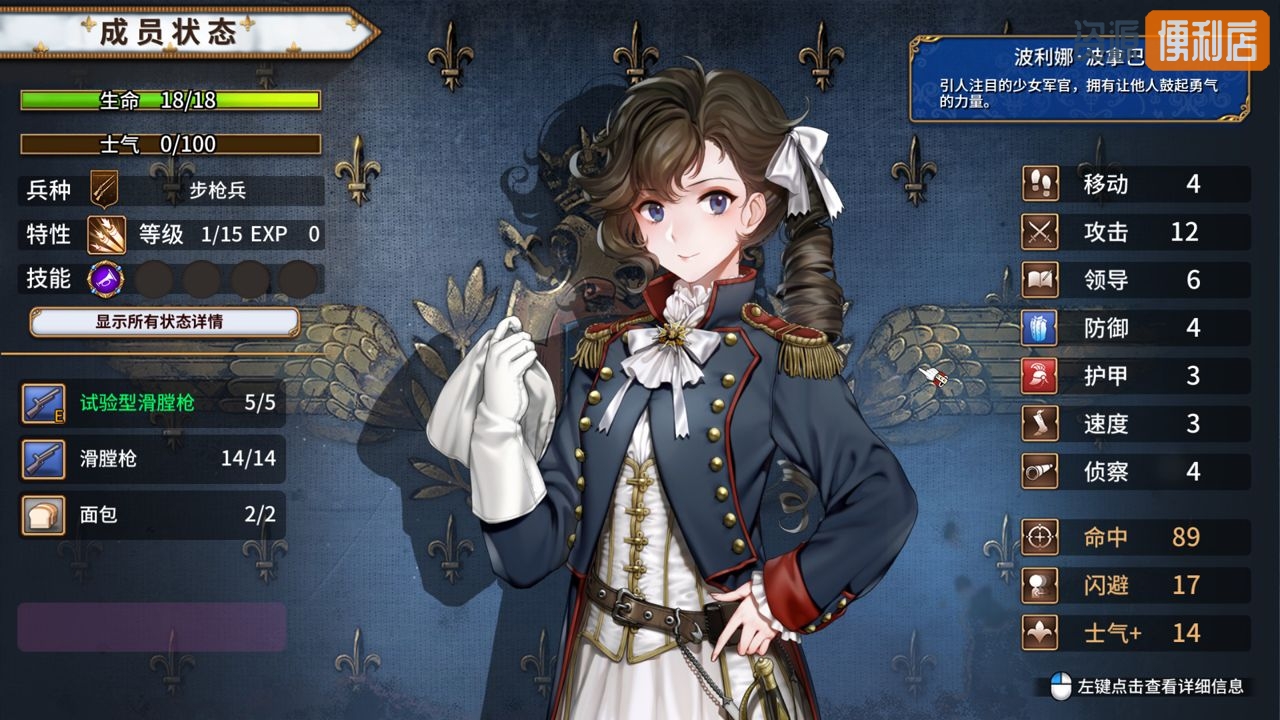Select the 试验型滑膛枪 equipped weapon row
Image resolution: width=1280 pixels, height=720 pixels.
(x=152, y=404)
